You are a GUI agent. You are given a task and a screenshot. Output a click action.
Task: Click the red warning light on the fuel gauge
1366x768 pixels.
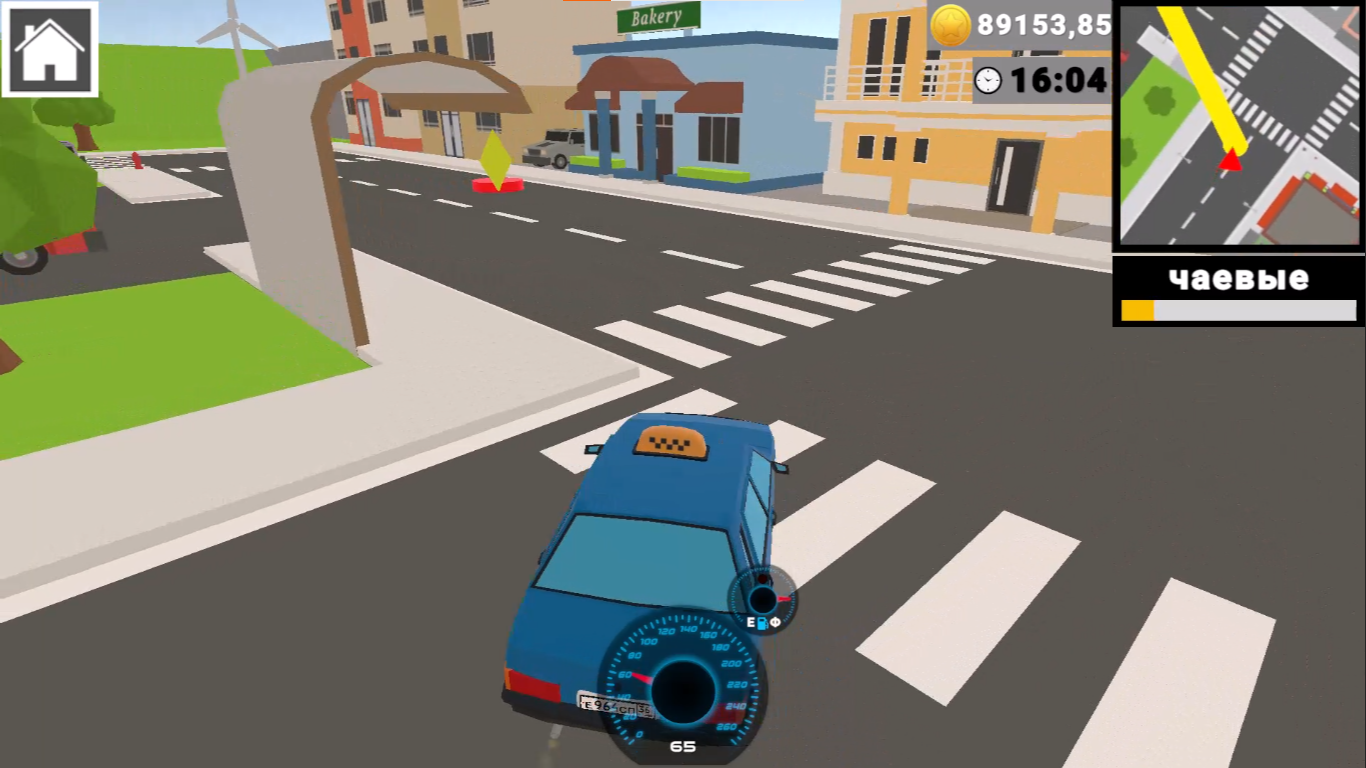763,578
